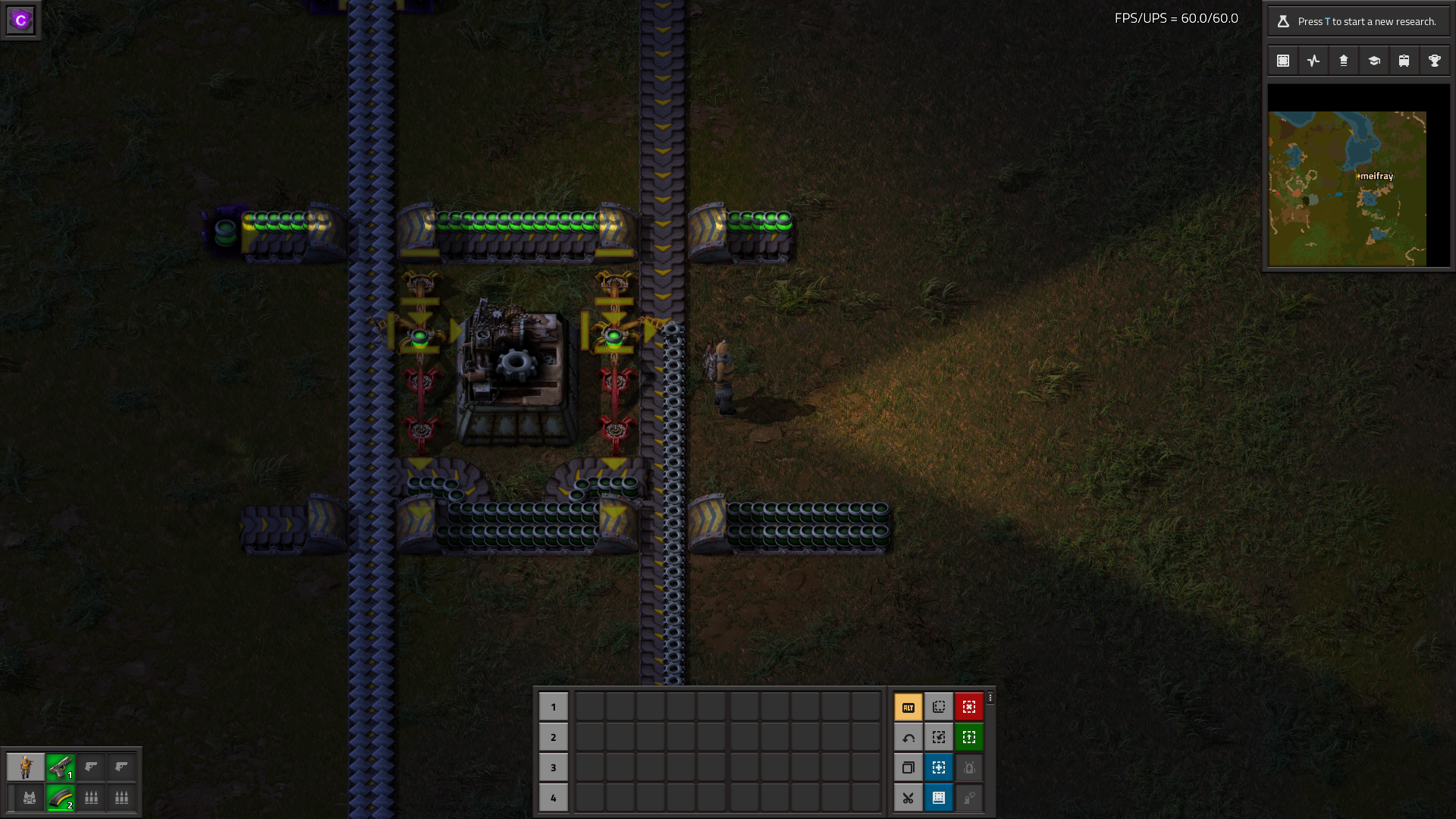Click the start new research notification

click(x=1357, y=21)
